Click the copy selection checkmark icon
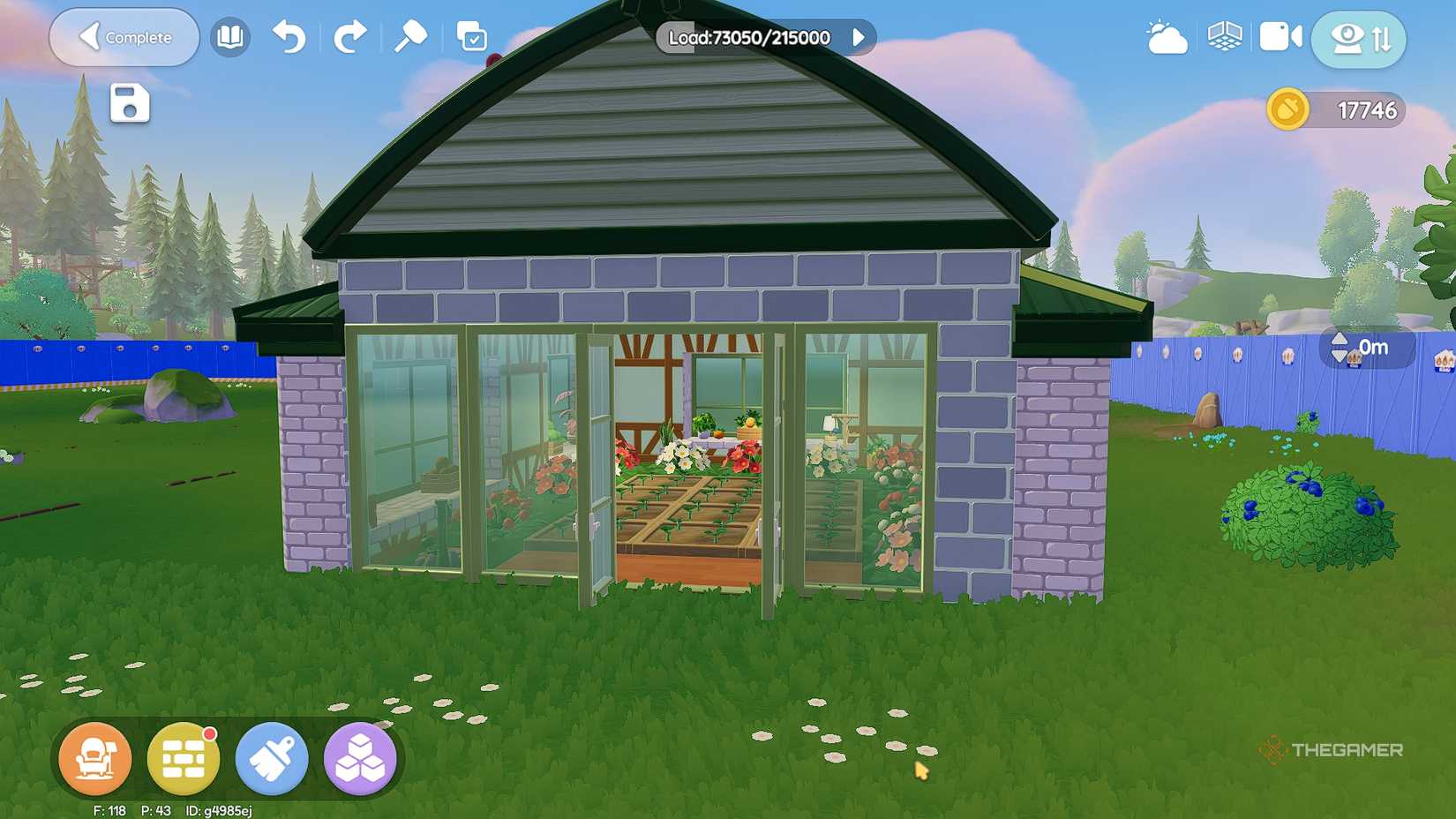 (x=474, y=37)
